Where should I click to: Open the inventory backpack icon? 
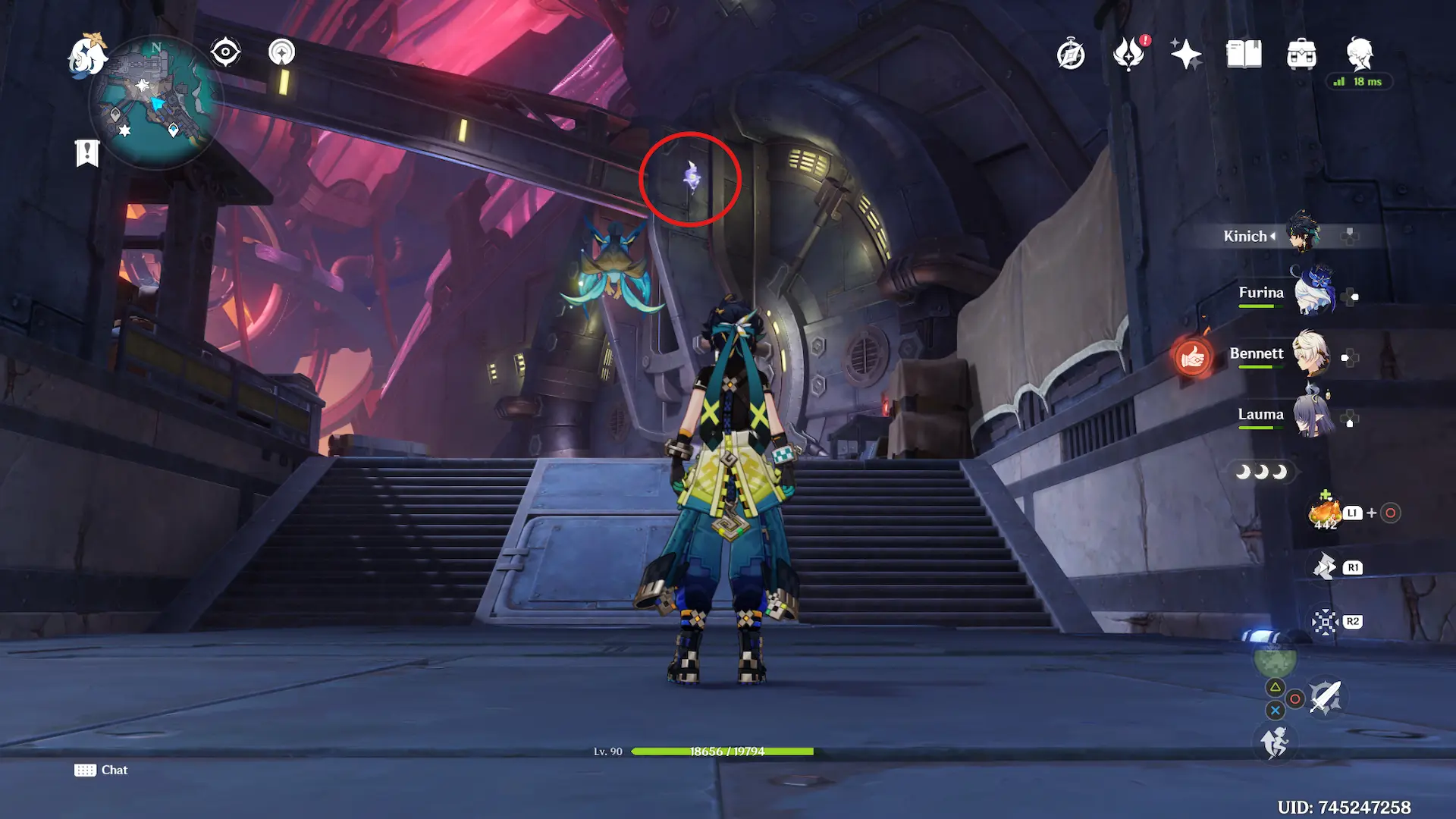click(1301, 55)
